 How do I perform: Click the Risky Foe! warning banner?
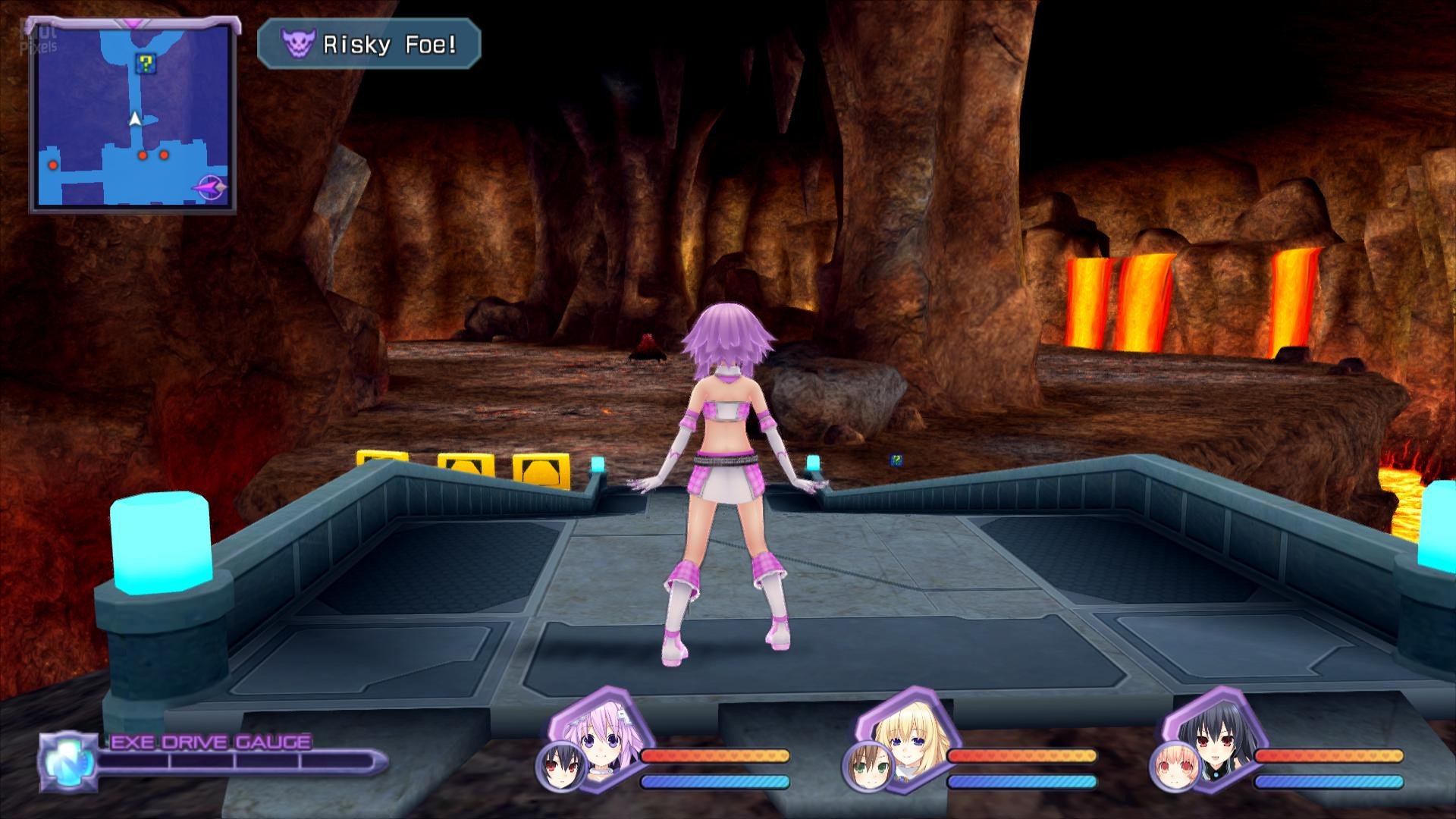tap(369, 45)
